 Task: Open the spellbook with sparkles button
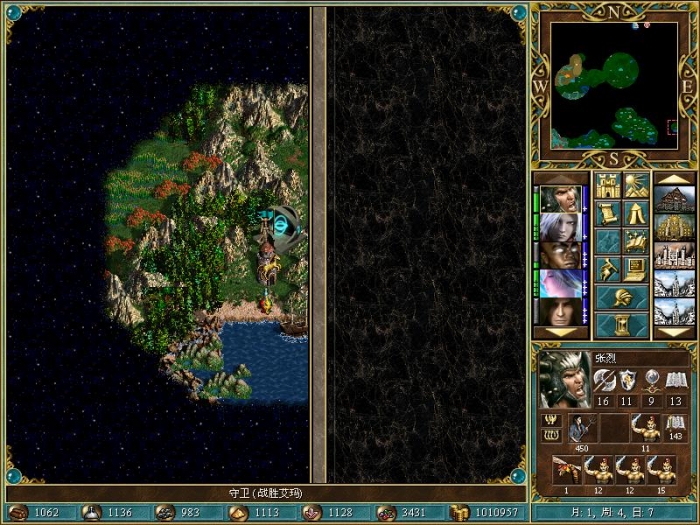635,241
